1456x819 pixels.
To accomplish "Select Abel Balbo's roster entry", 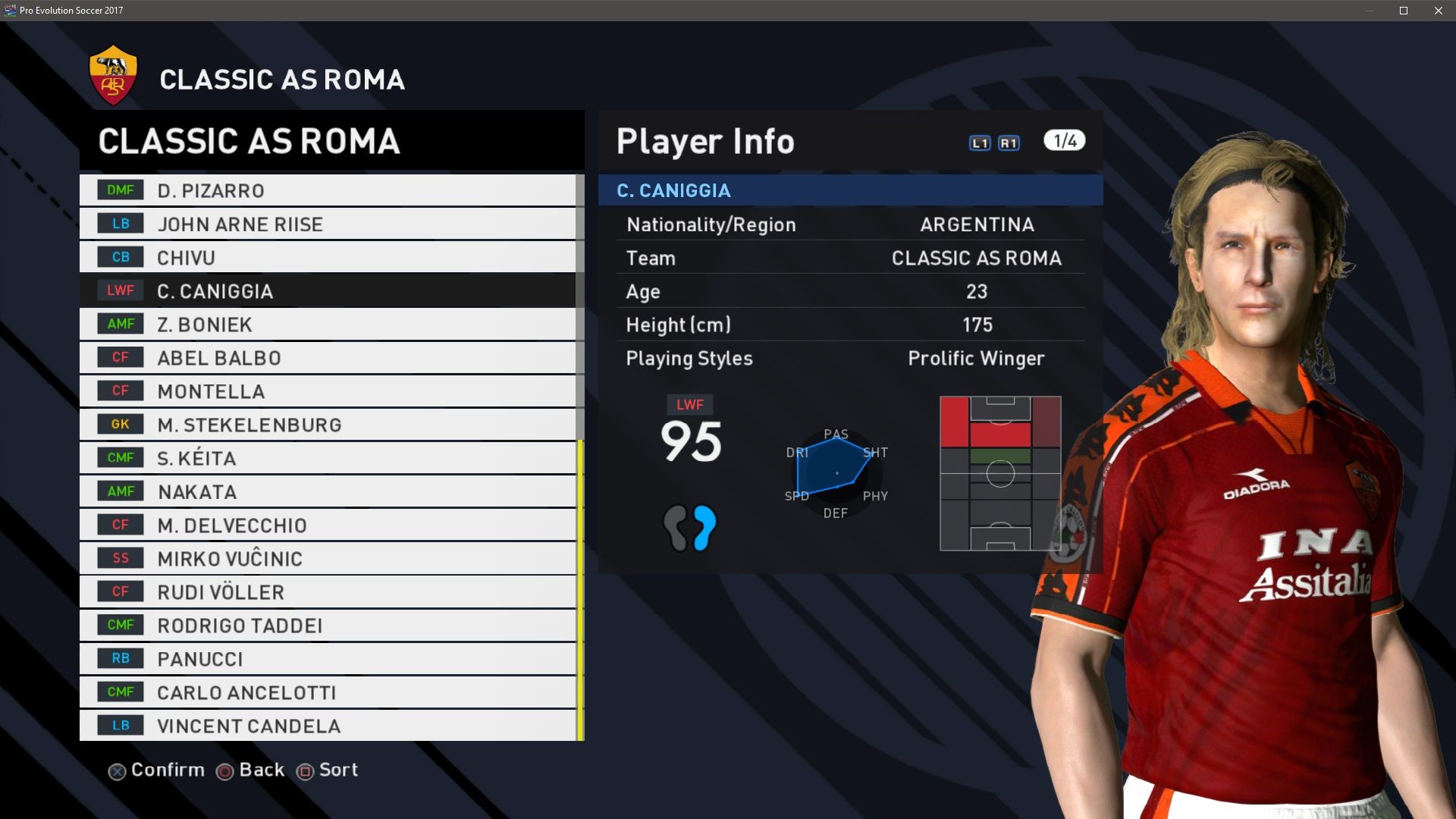I will click(x=328, y=357).
